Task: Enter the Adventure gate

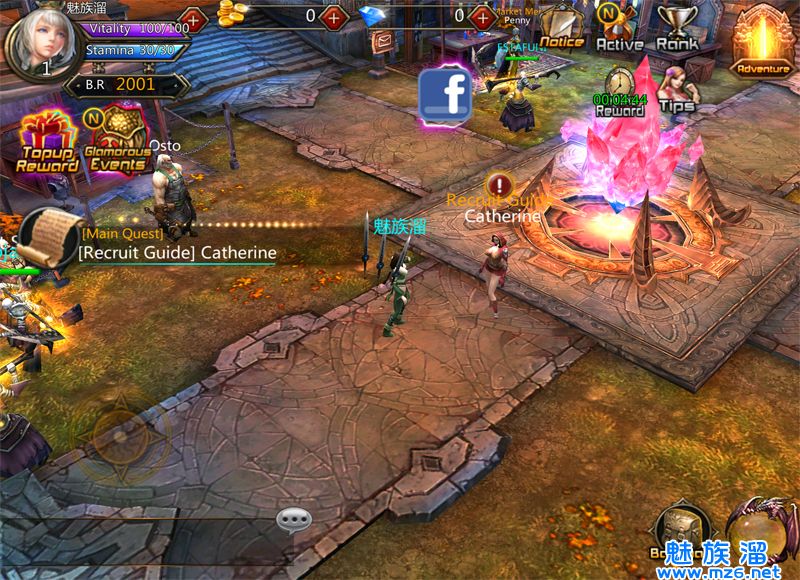Action: coord(763,40)
